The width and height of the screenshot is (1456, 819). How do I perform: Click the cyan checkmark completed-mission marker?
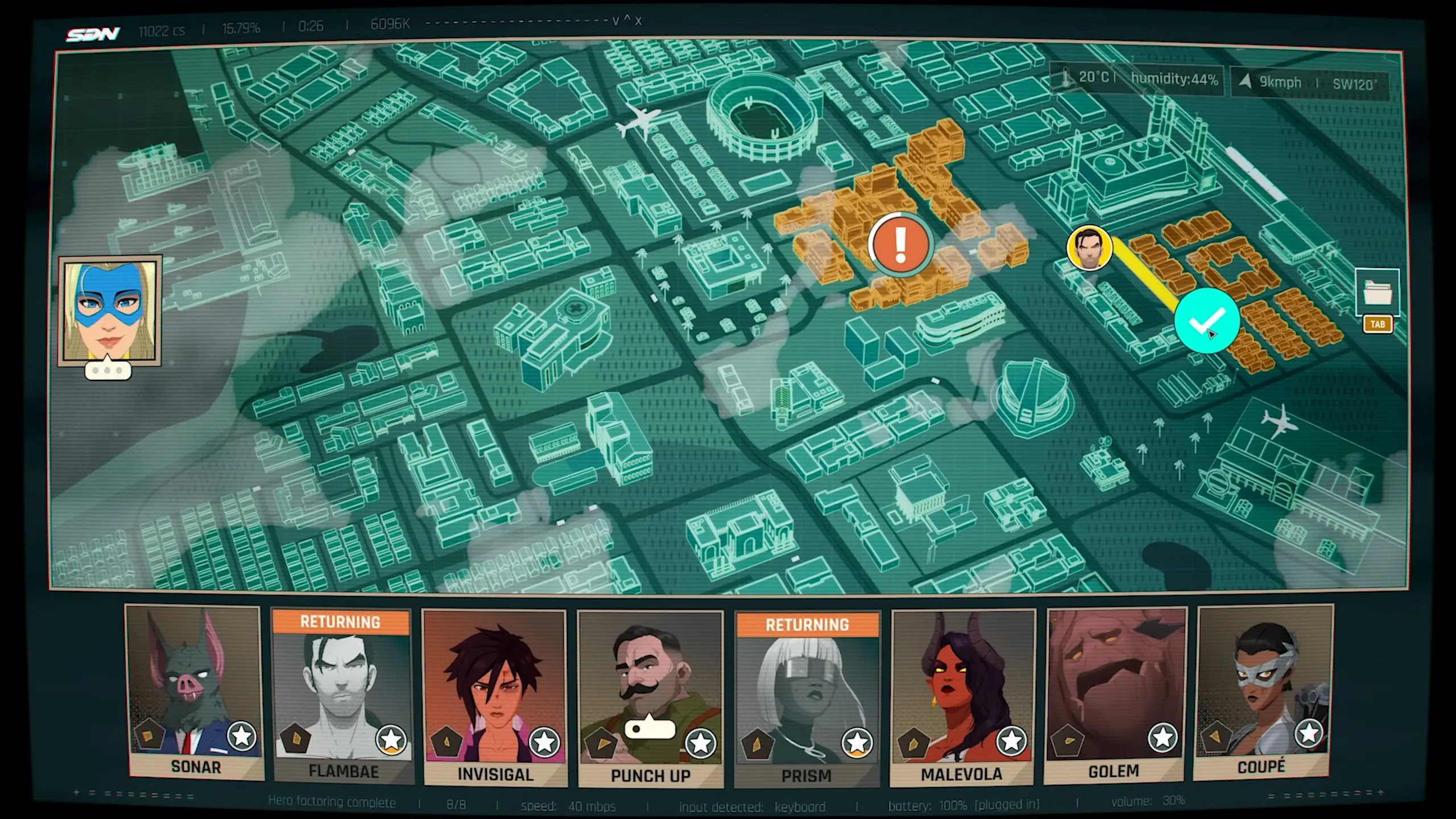(1207, 320)
